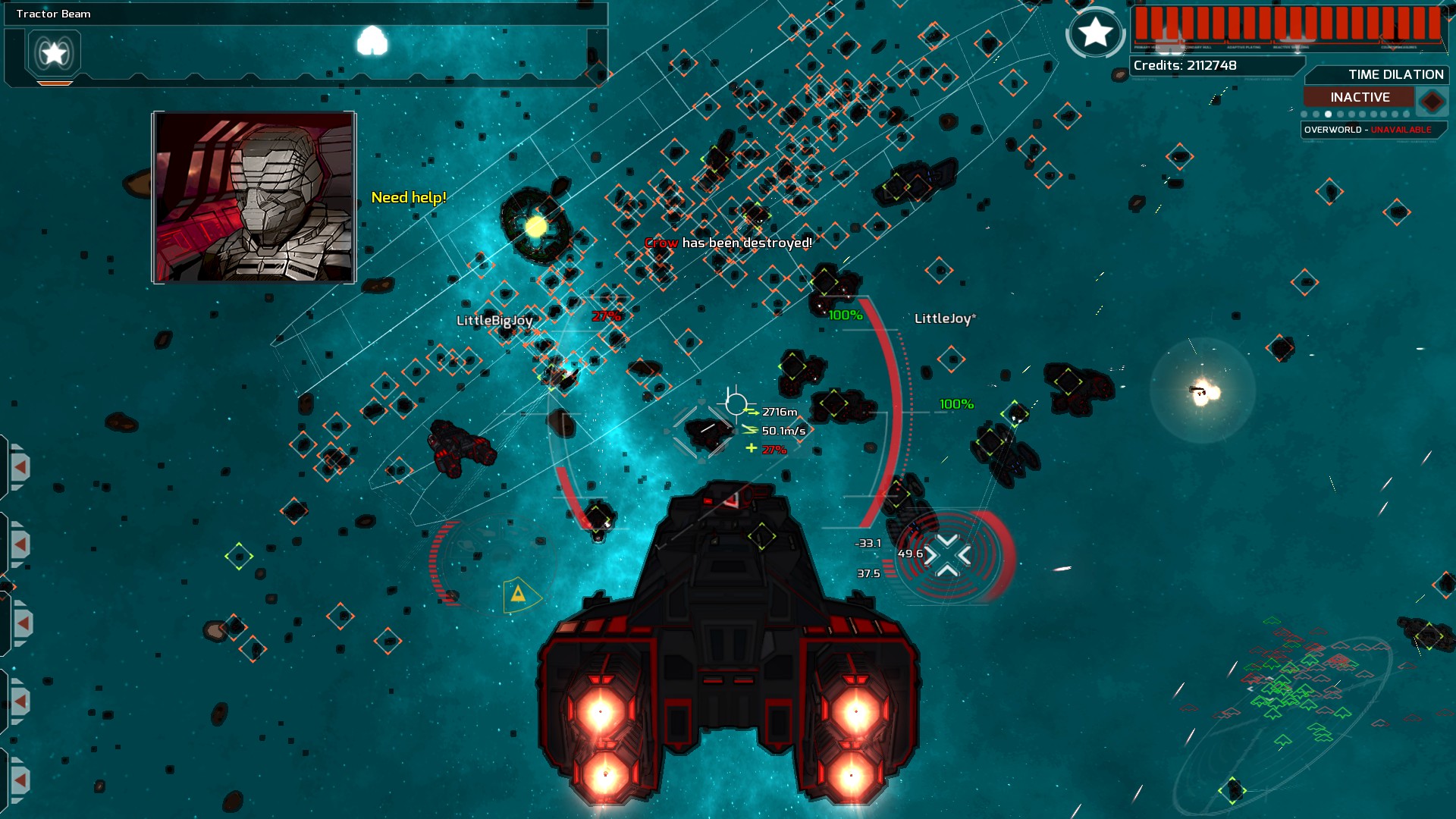Click the diamond icon beside the INACTIVE label
Viewport: 1456px width, 819px height.
[x=1432, y=99]
